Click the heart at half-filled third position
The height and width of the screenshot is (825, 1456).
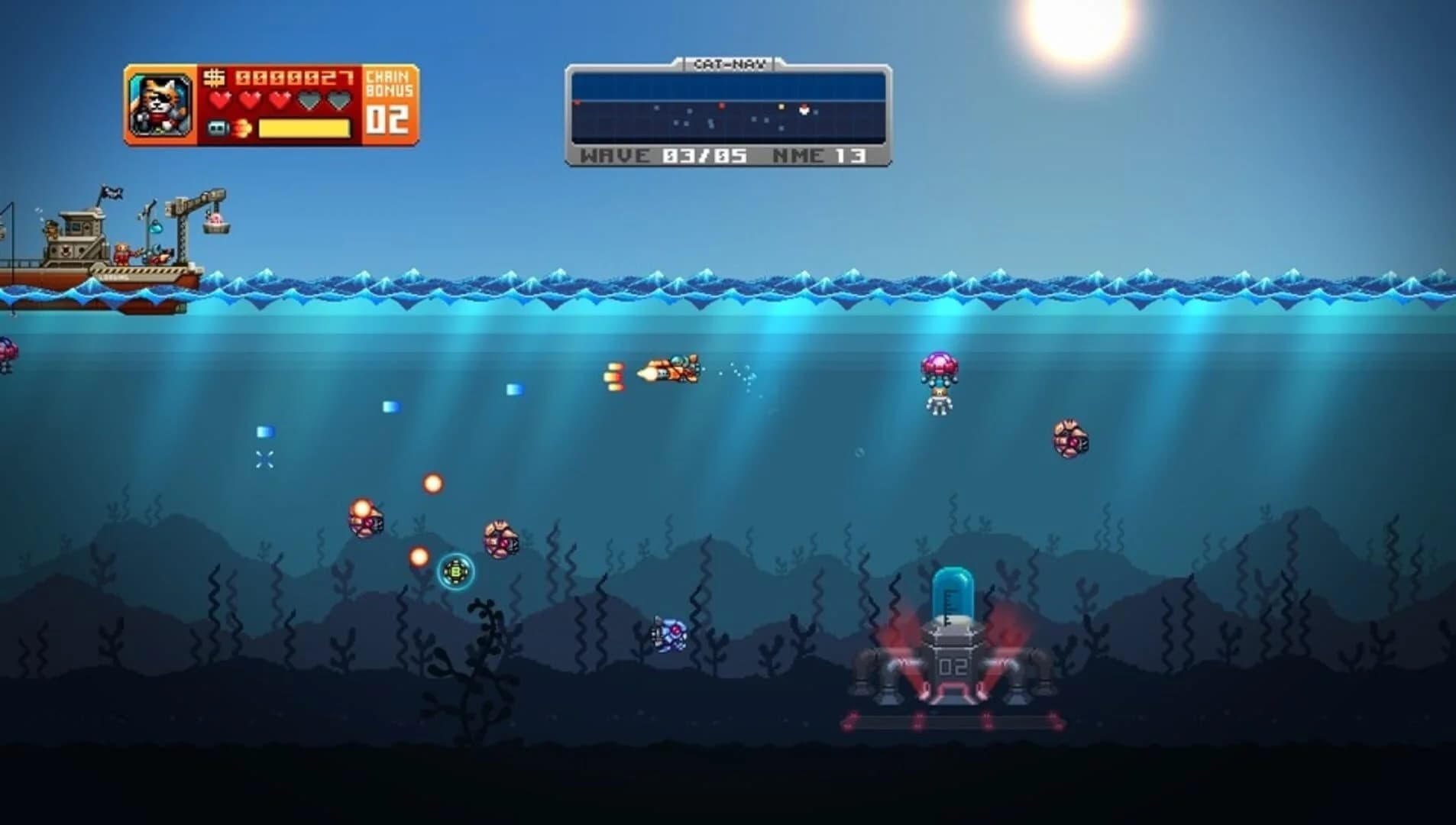pyautogui.click(x=281, y=99)
